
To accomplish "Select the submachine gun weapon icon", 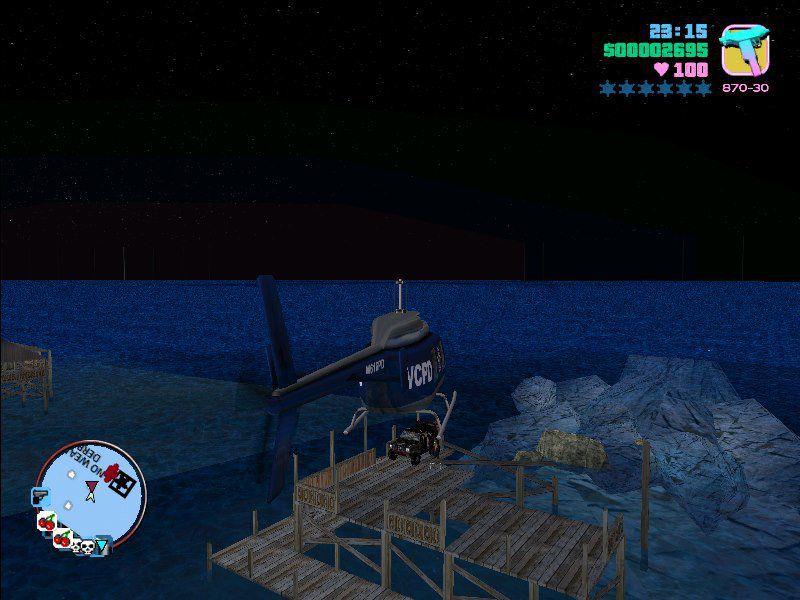I will point(744,49).
